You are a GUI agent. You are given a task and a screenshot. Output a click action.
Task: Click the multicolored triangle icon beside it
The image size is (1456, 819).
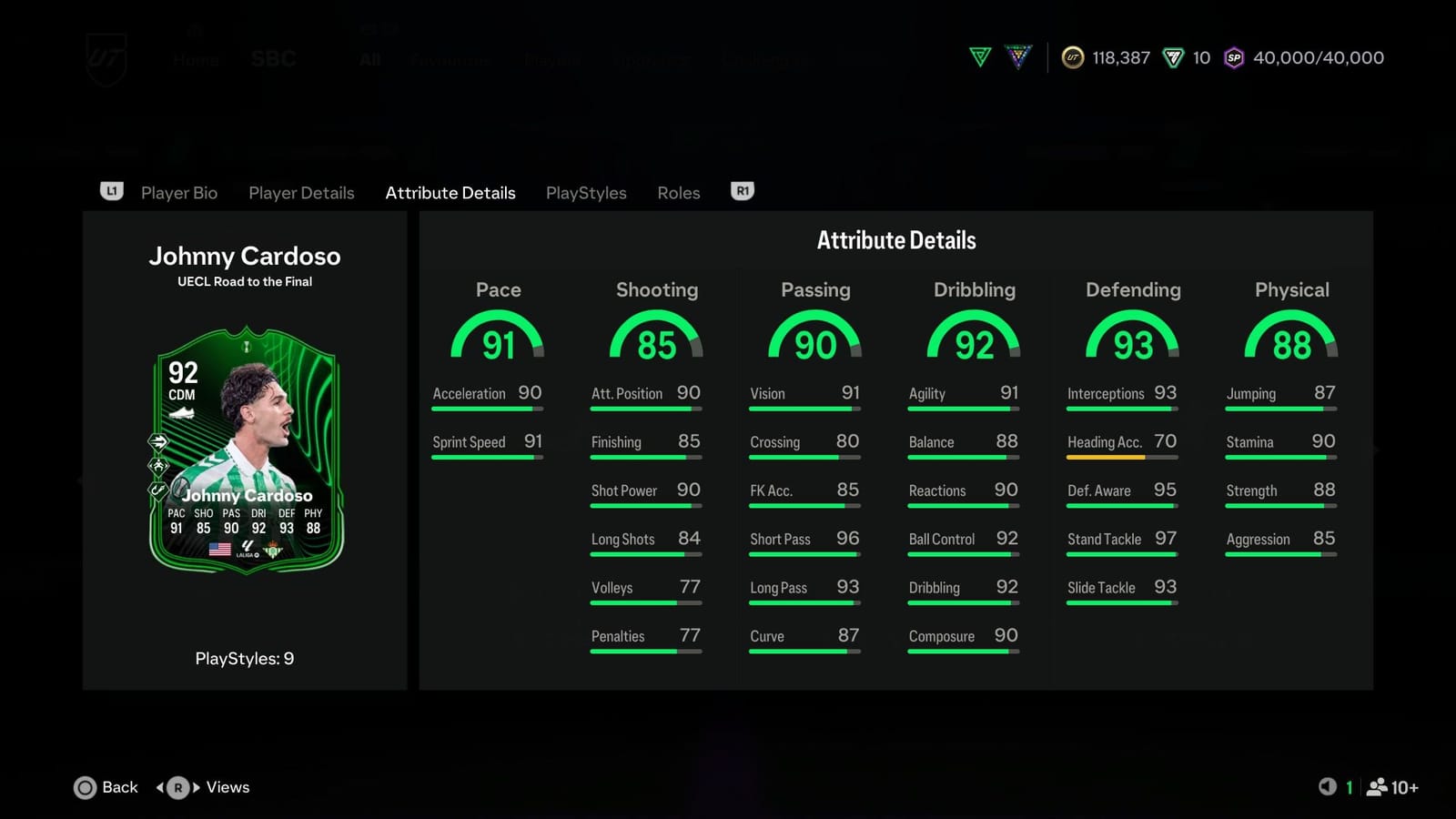1017,57
